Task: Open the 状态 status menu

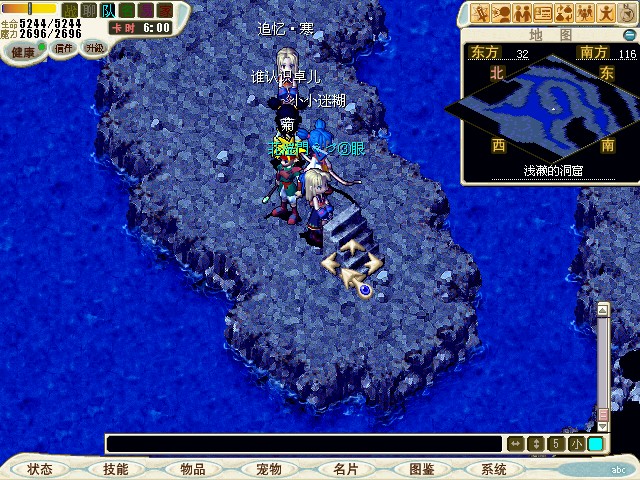Action: (40, 469)
